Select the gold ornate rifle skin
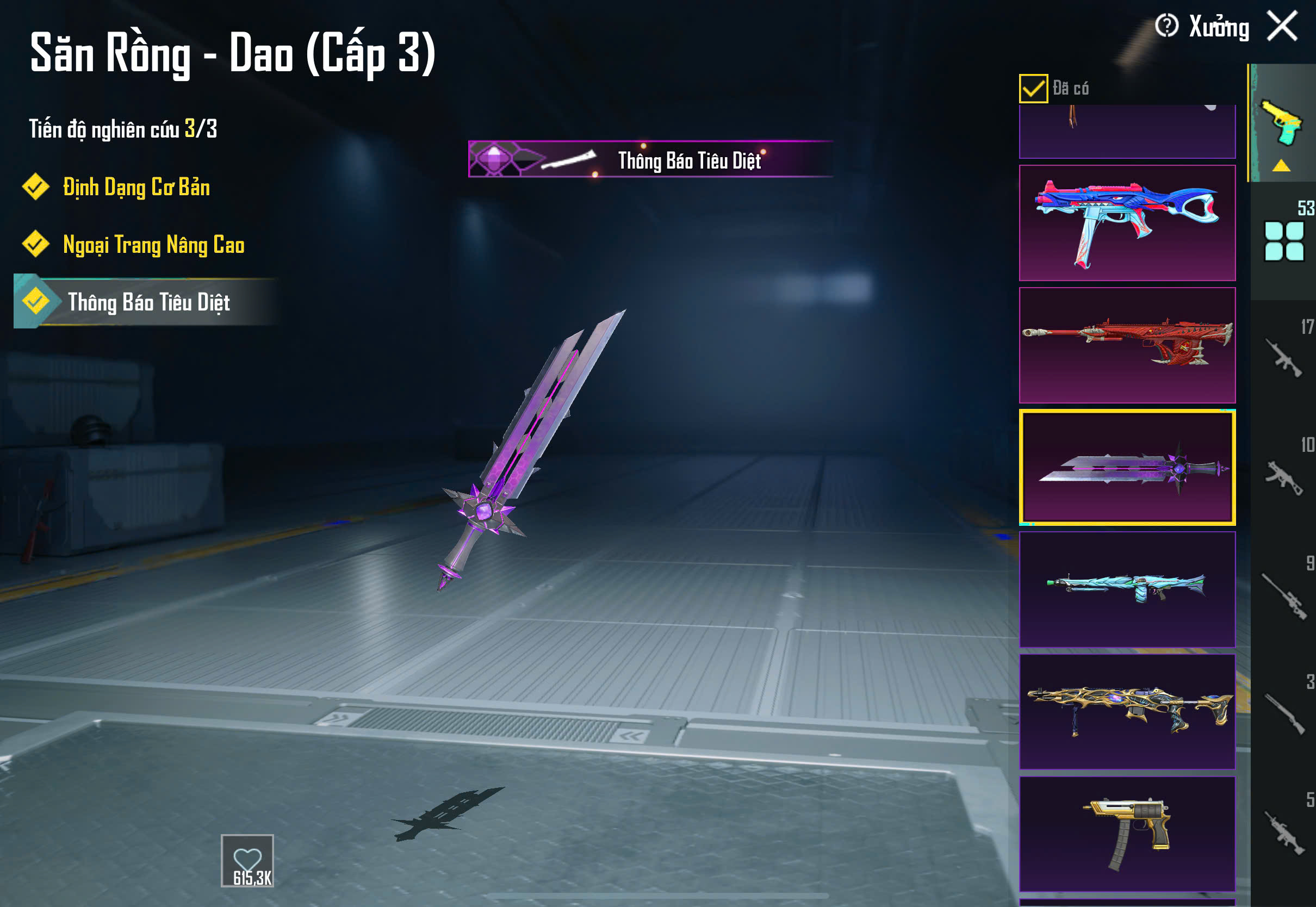Image resolution: width=1316 pixels, height=907 pixels. coord(1127,711)
